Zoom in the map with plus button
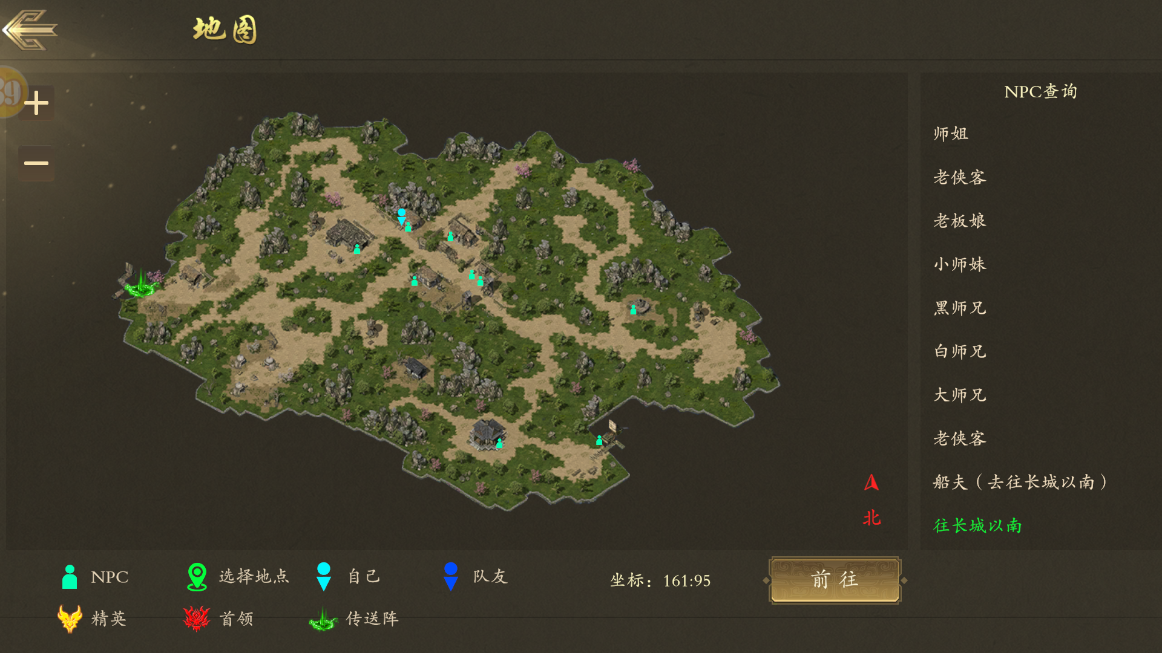The image size is (1162, 653). click(x=37, y=103)
